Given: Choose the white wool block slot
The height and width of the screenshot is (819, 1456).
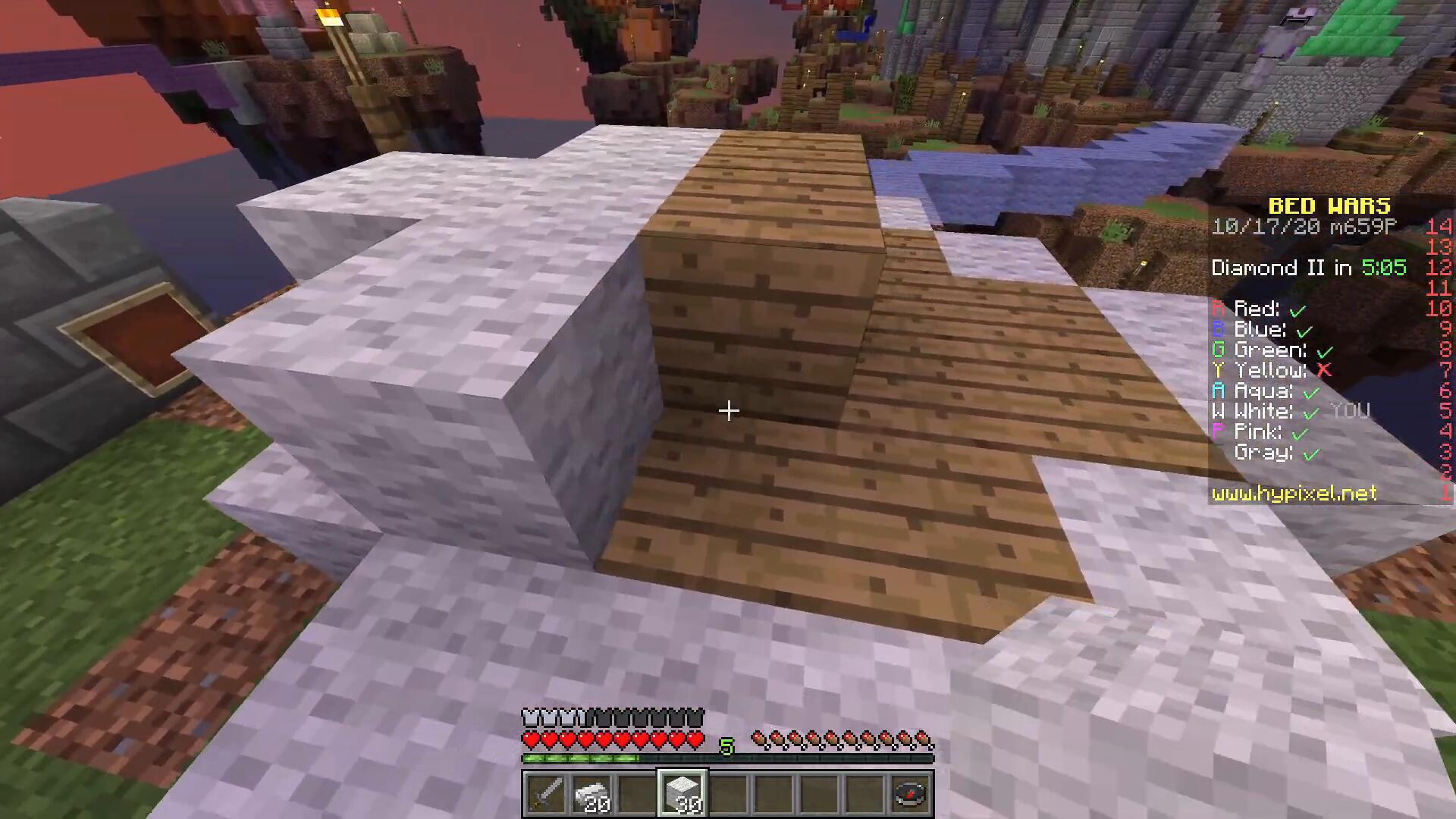Looking at the screenshot, I should pos(682,794).
